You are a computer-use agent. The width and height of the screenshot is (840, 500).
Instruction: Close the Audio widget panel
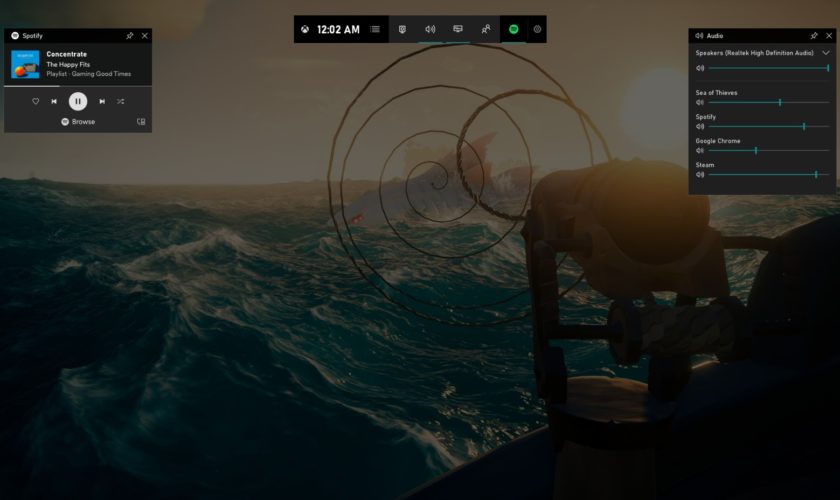(828, 35)
